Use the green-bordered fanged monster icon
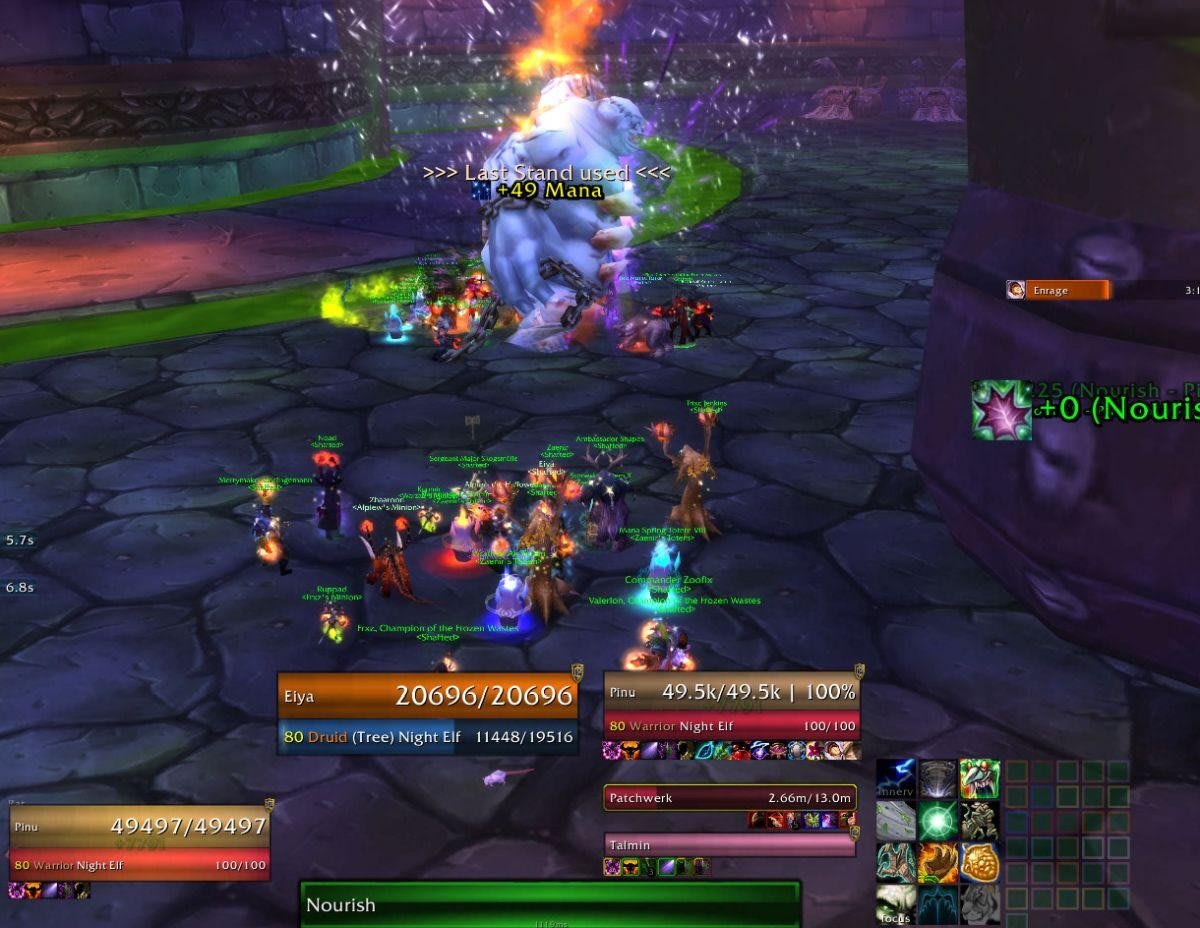 click(x=980, y=779)
